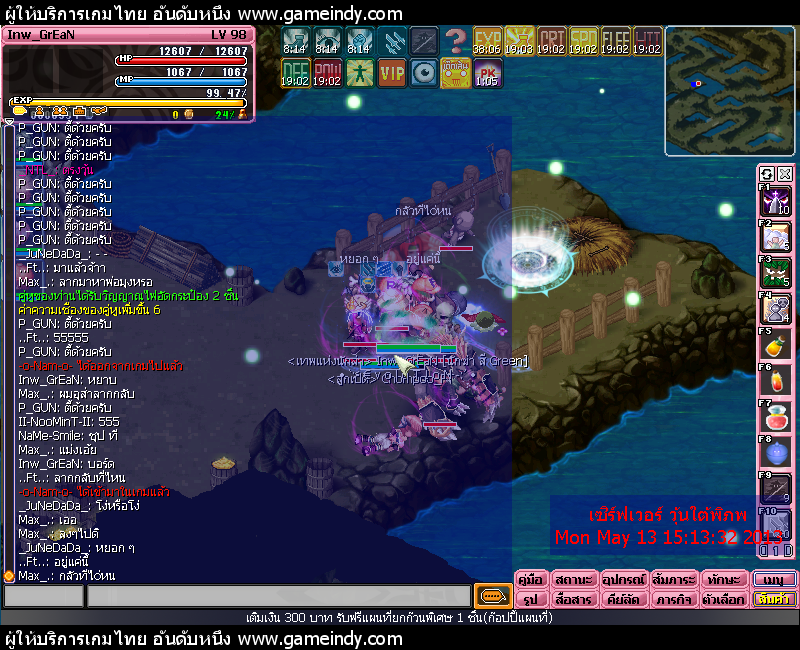
Task: Open the ภารกิจ (quest) window
Action: [x=672, y=599]
